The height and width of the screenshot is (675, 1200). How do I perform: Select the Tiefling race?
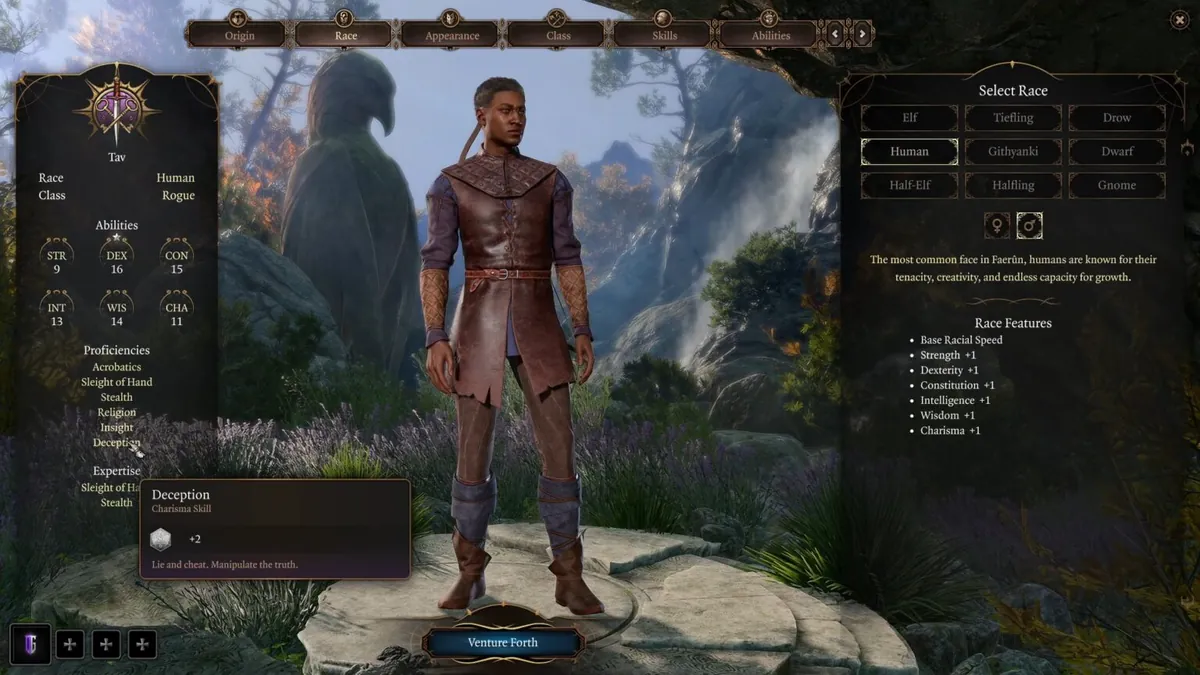1013,118
